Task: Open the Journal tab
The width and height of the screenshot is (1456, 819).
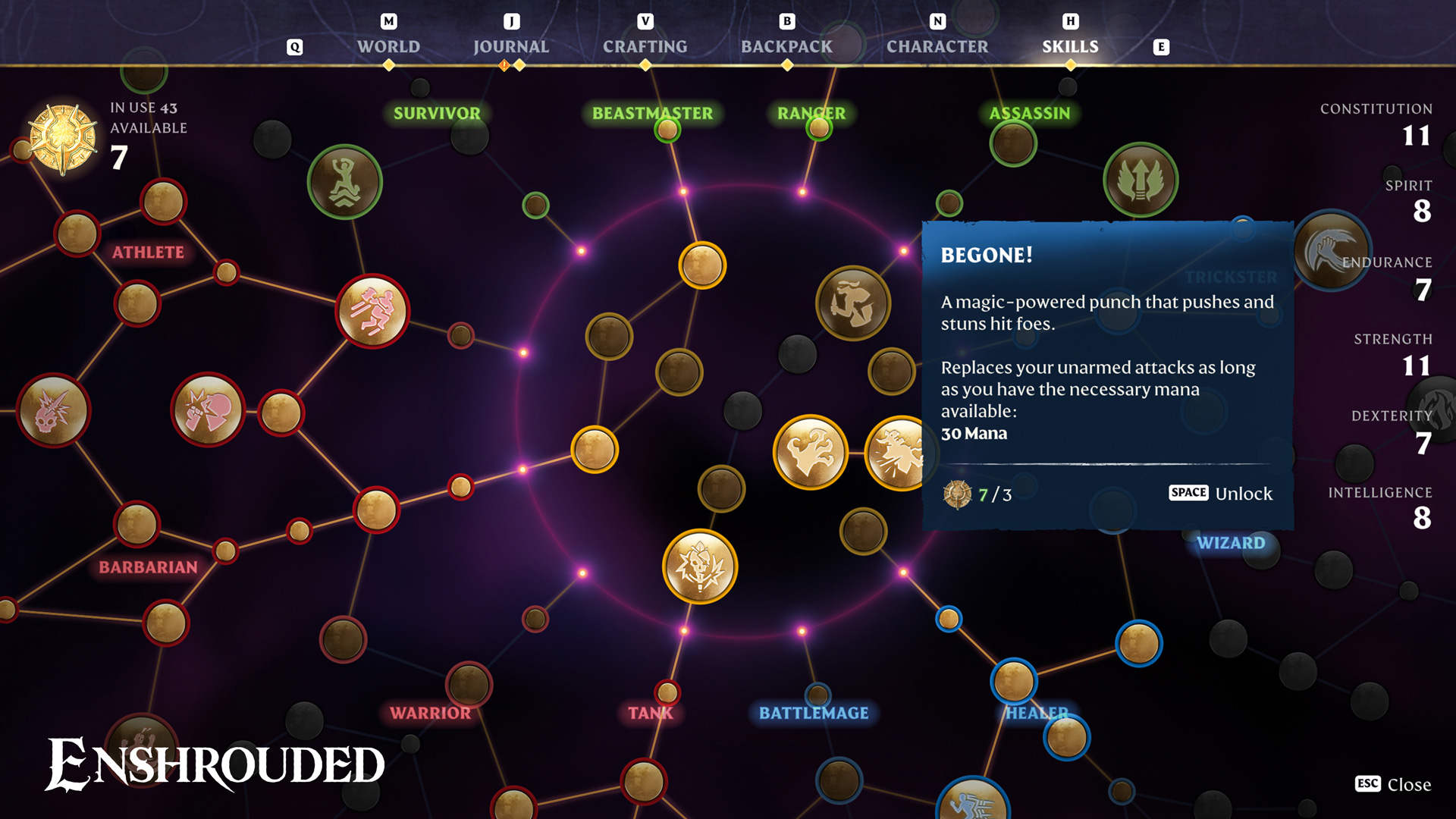Action: 511,46
